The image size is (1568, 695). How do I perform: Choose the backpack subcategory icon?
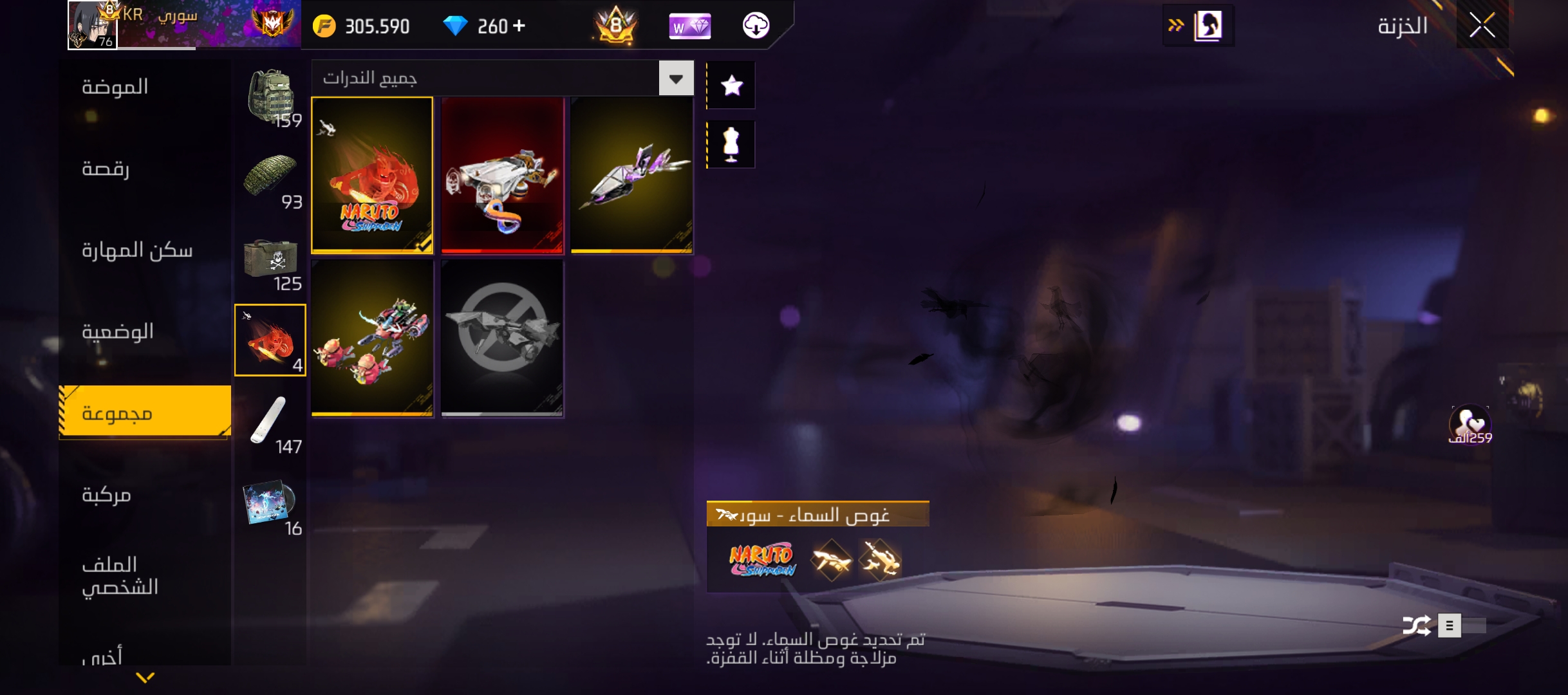[x=271, y=98]
